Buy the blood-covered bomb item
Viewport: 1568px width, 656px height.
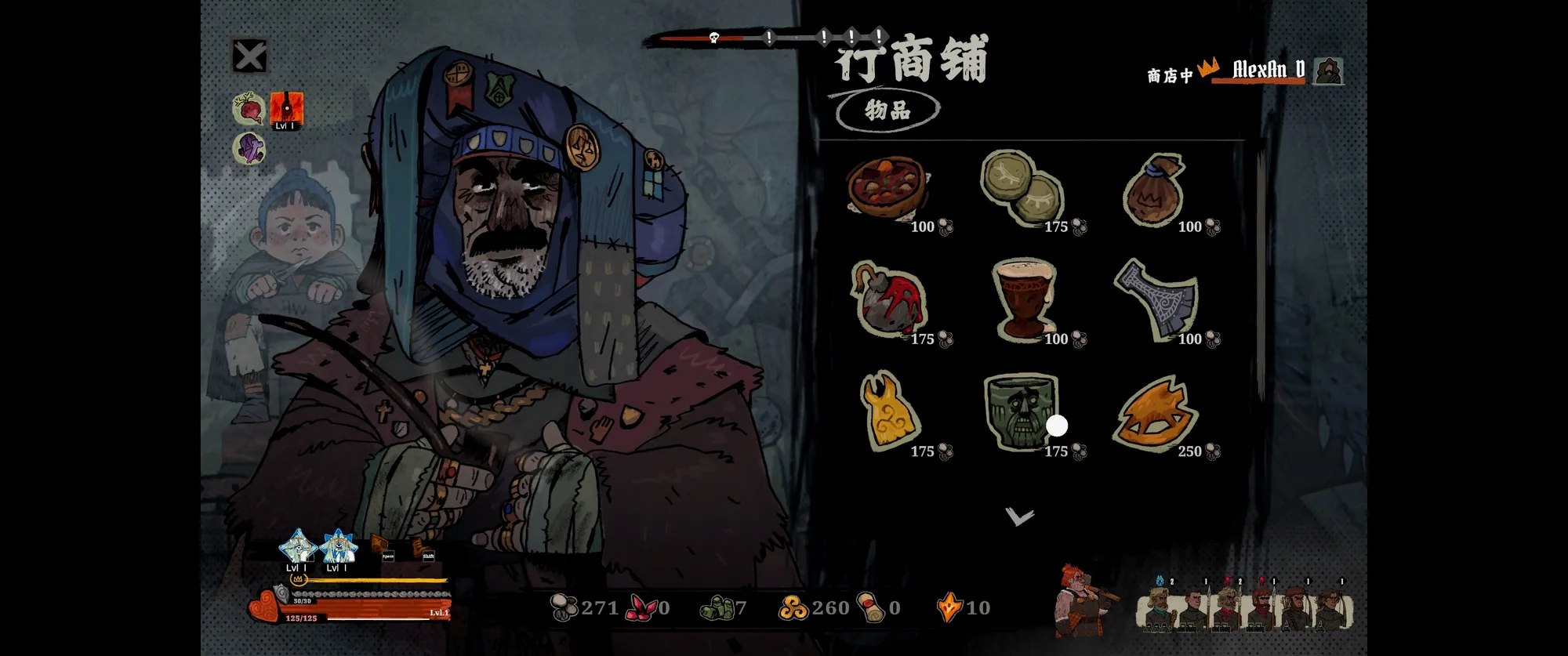point(888,300)
